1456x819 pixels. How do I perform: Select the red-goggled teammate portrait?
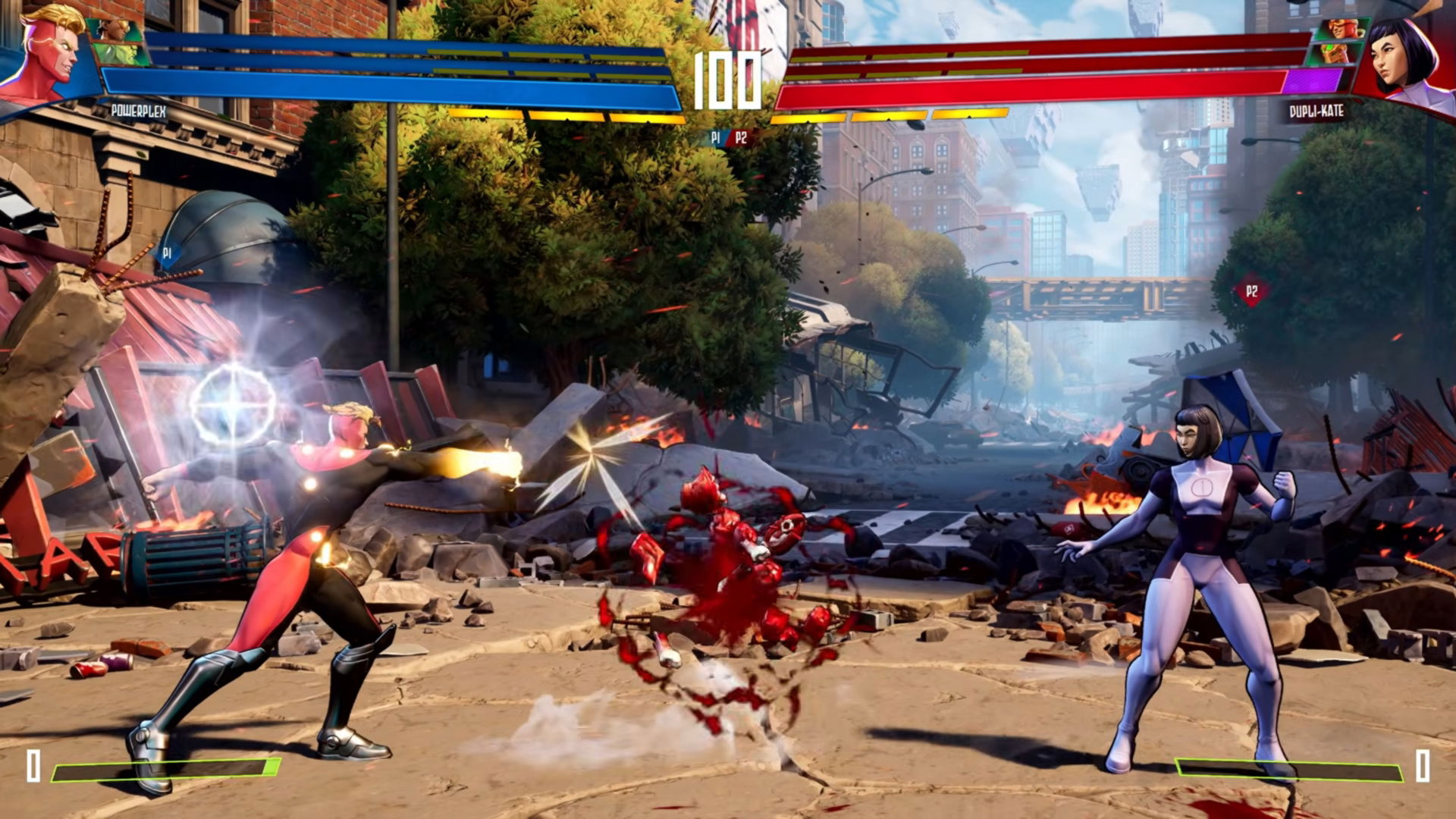(x=1342, y=30)
